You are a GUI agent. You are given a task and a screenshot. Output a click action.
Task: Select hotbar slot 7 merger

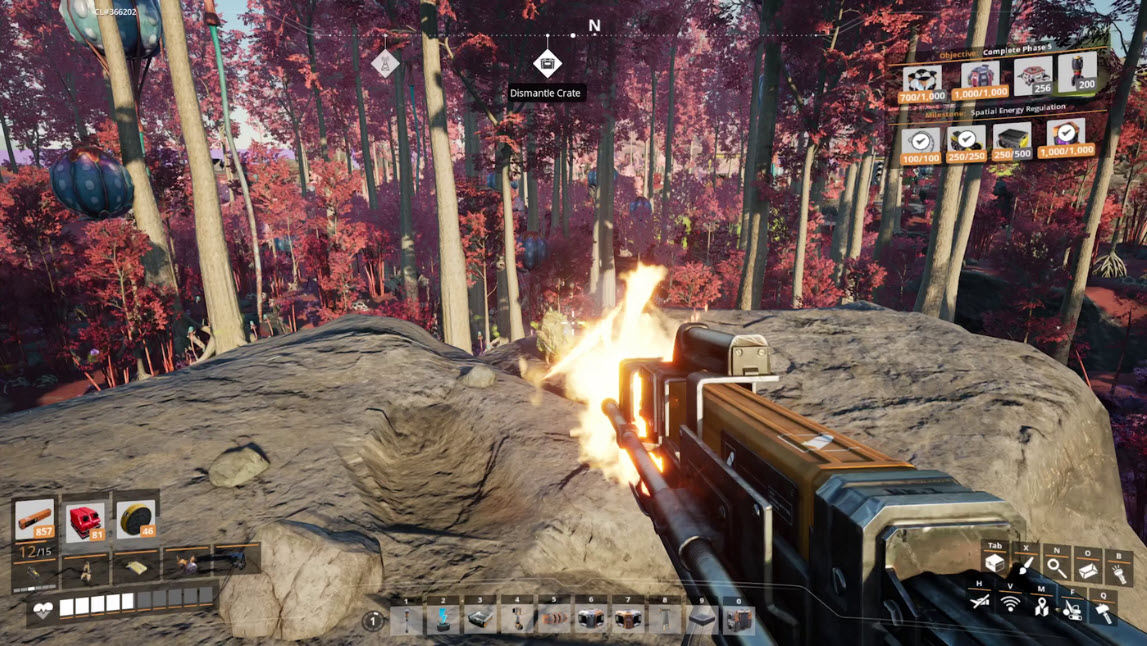628,620
